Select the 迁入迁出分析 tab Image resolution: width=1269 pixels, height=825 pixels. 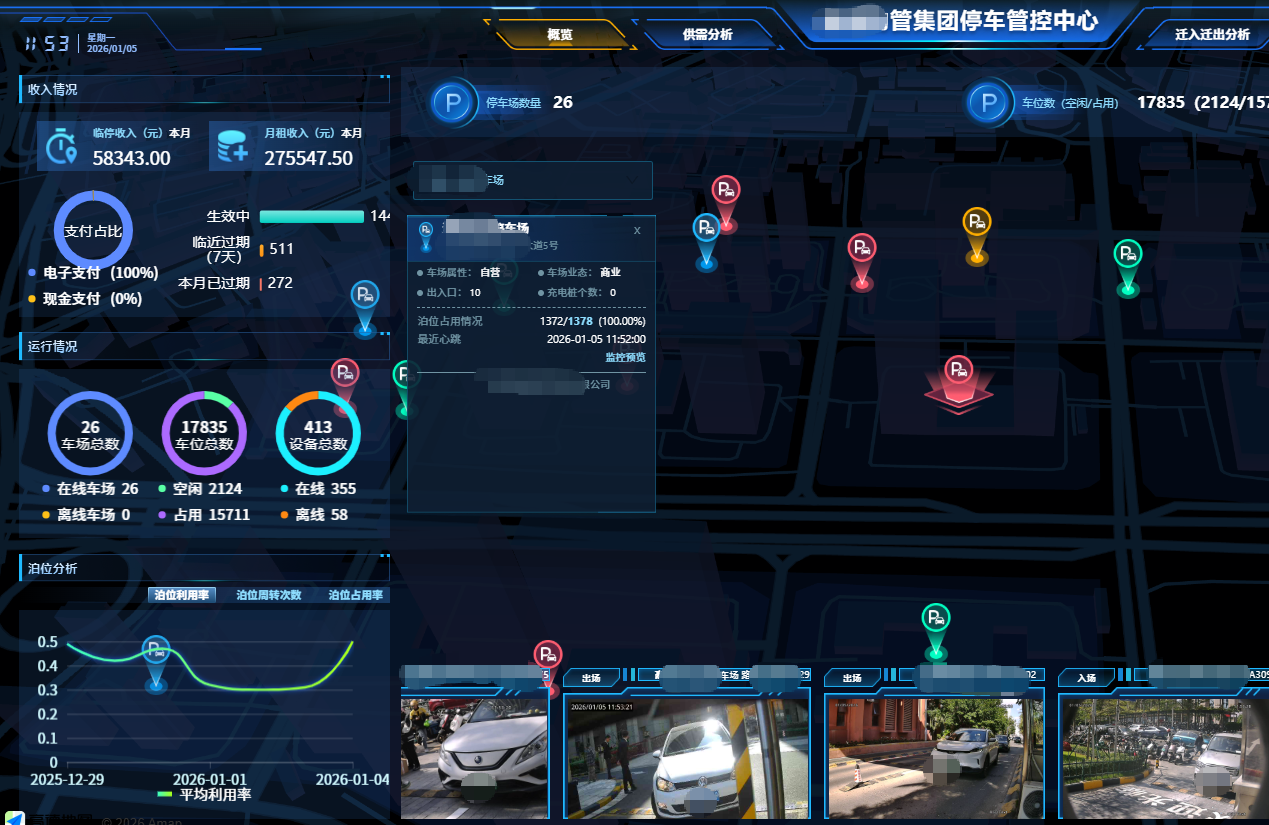1212,35
